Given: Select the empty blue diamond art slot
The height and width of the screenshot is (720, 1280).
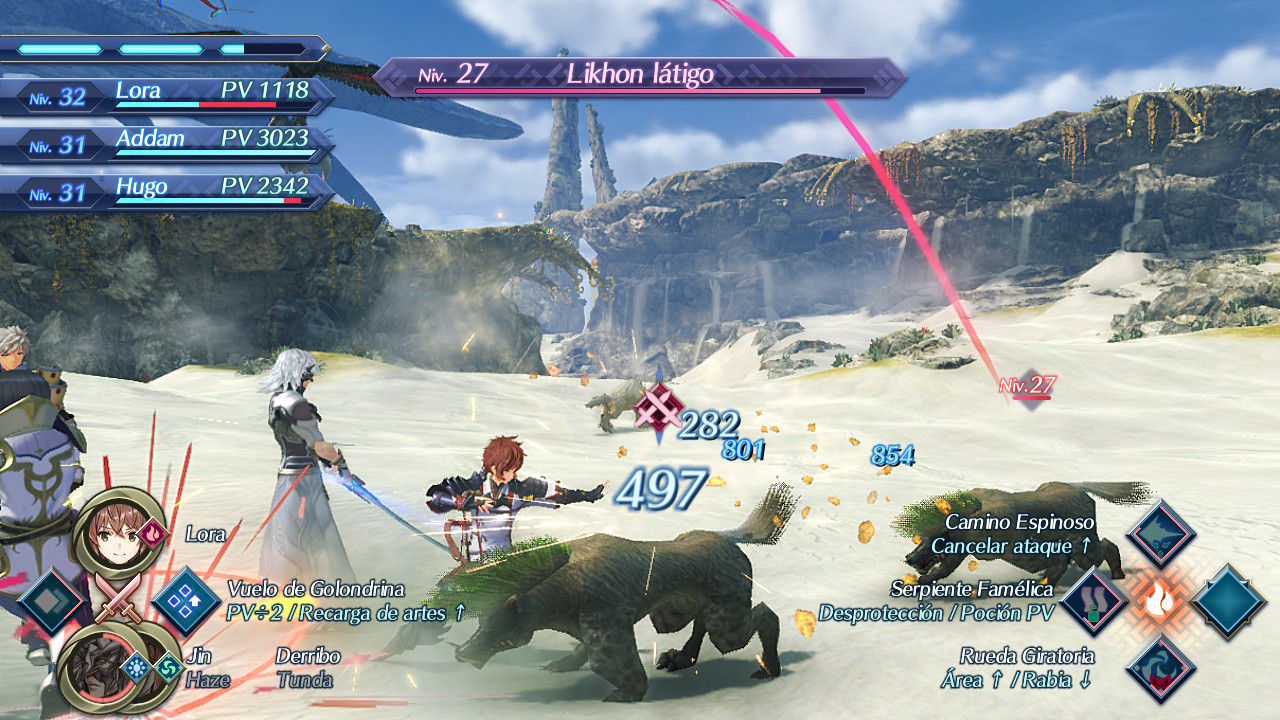Looking at the screenshot, I should (x=1228, y=602).
